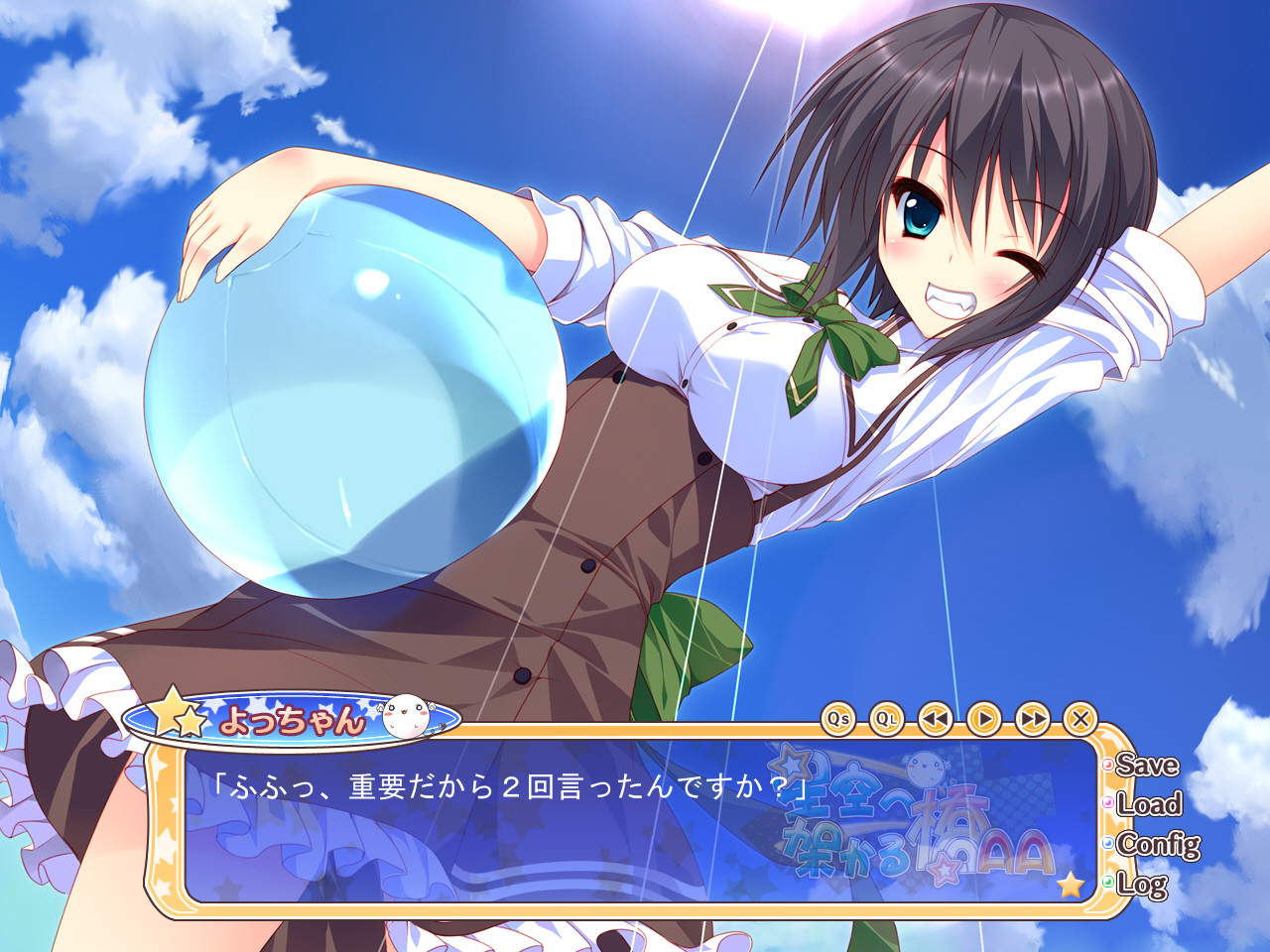Image resolution: width=1270 pixels, height=952 pixels.
Task: Click the pink orb beside Save
Action: [1108, 766]
